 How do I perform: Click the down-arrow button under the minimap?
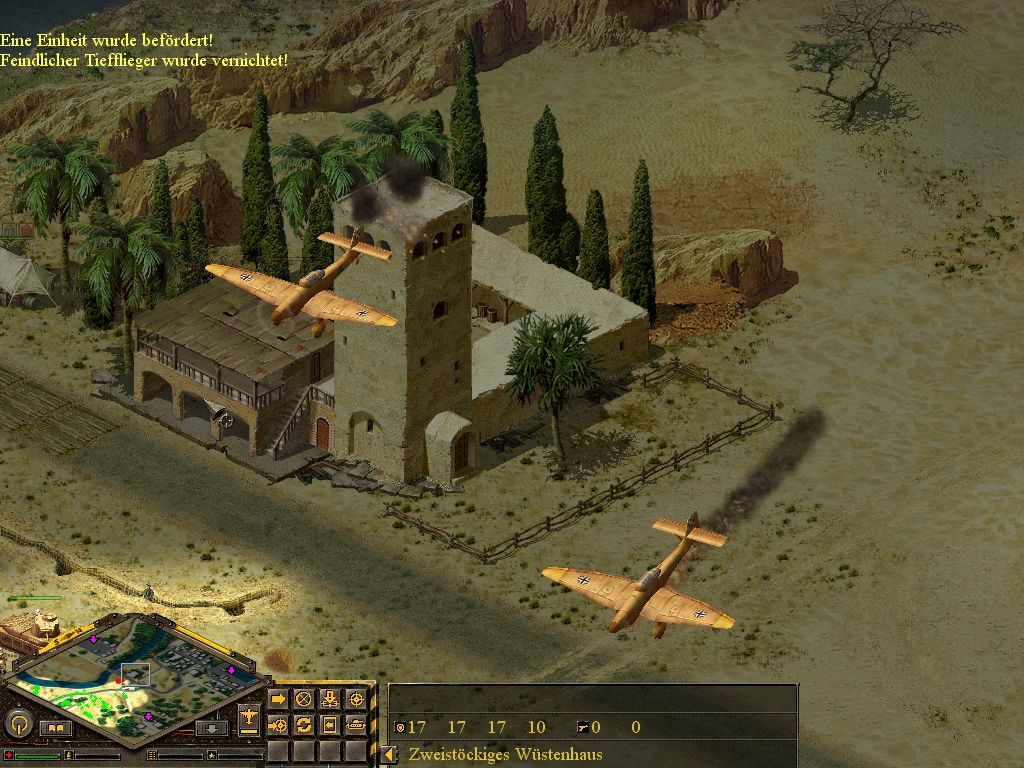210,728
